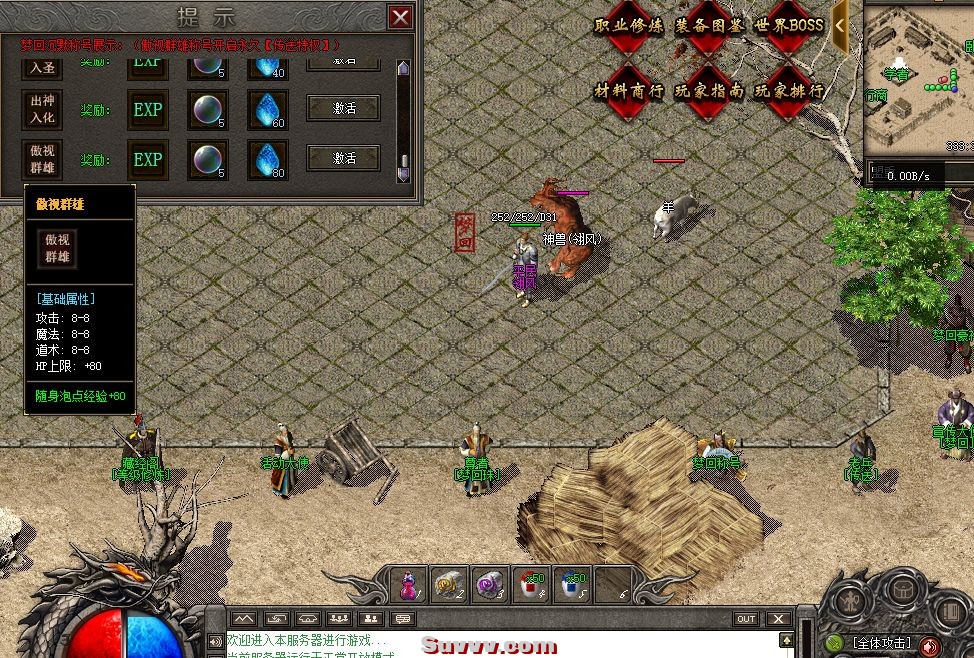Click the OUT button on the chat bar
The image size is (974, 658).
[x=746, y=619]
